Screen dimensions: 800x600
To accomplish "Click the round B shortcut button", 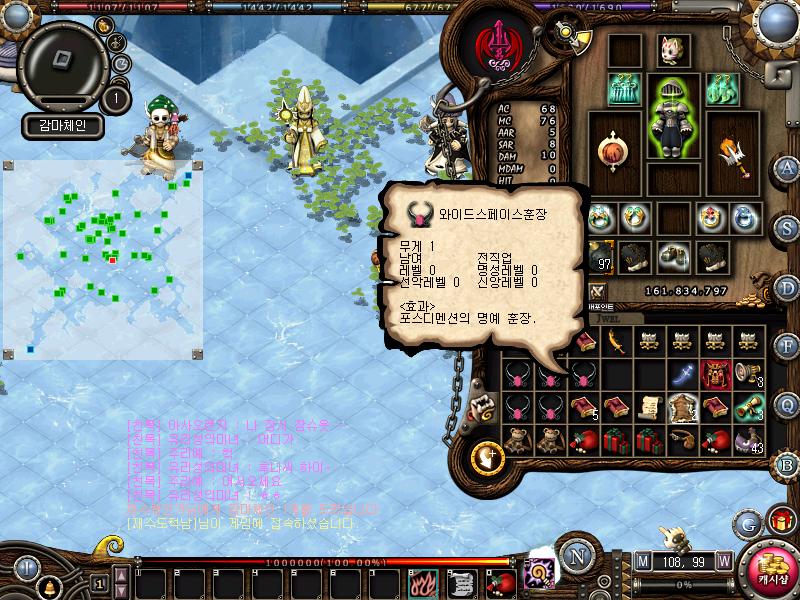I will [x=787, y=464].
